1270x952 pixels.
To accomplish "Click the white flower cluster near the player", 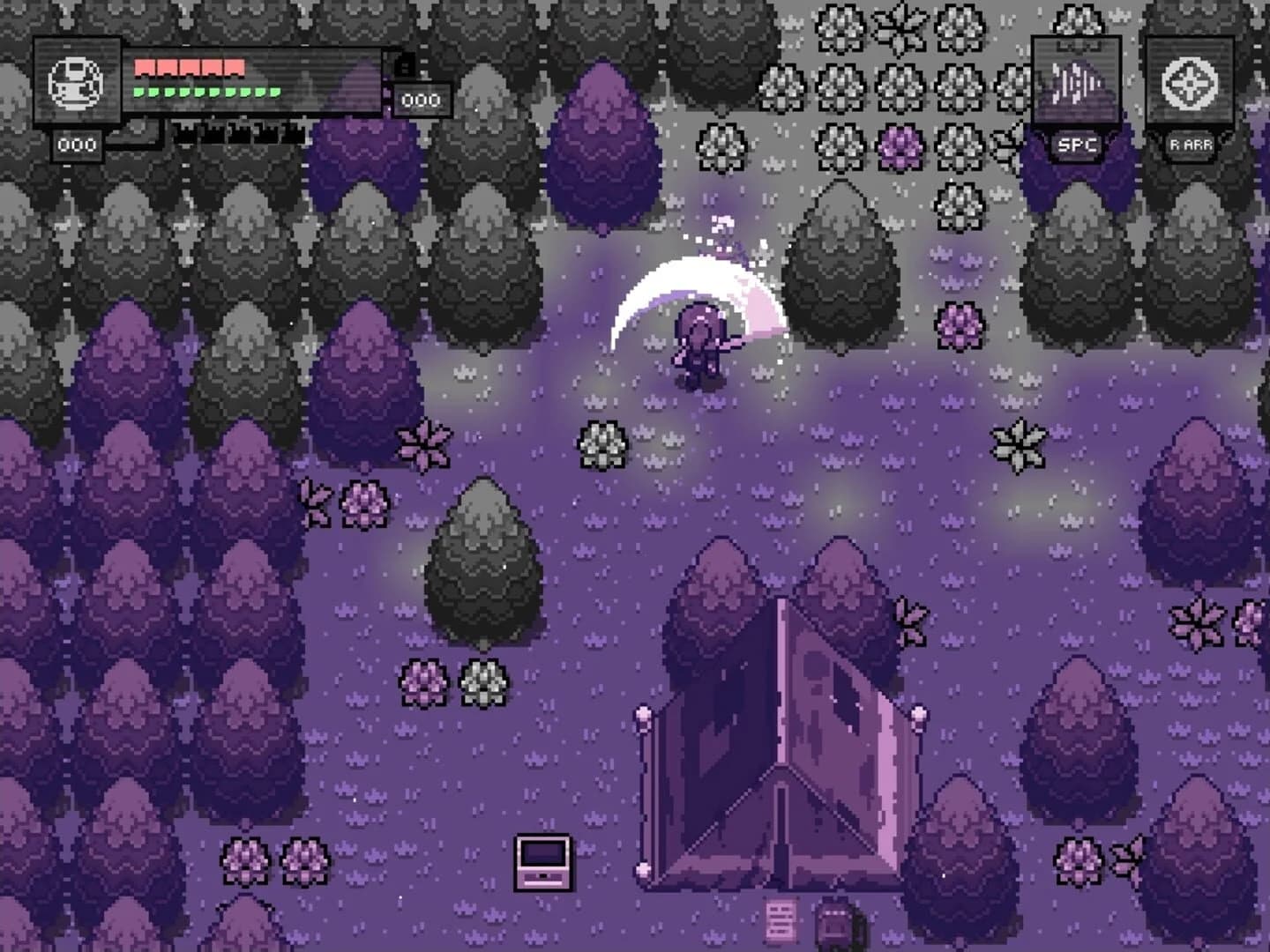I will coord(604,447).
